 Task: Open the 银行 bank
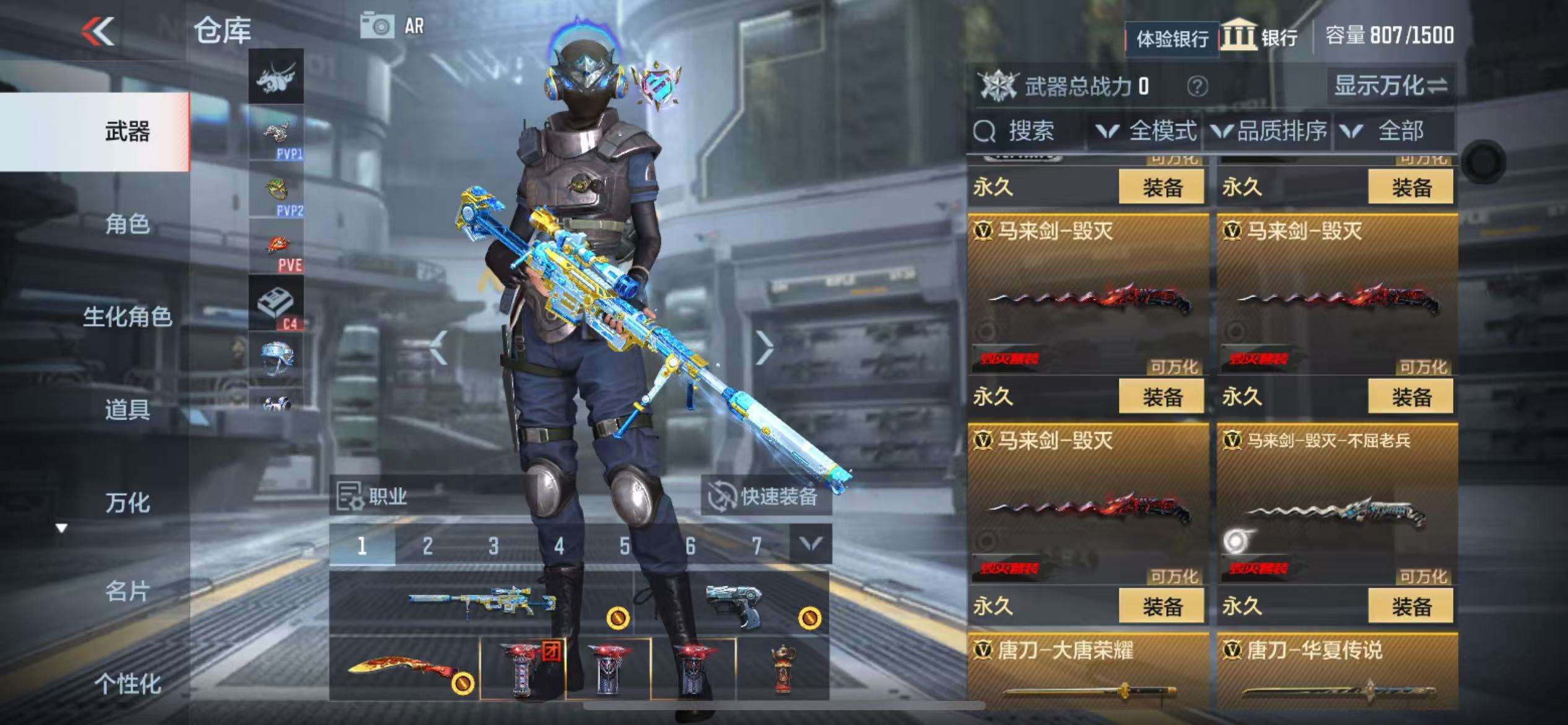1260,36
